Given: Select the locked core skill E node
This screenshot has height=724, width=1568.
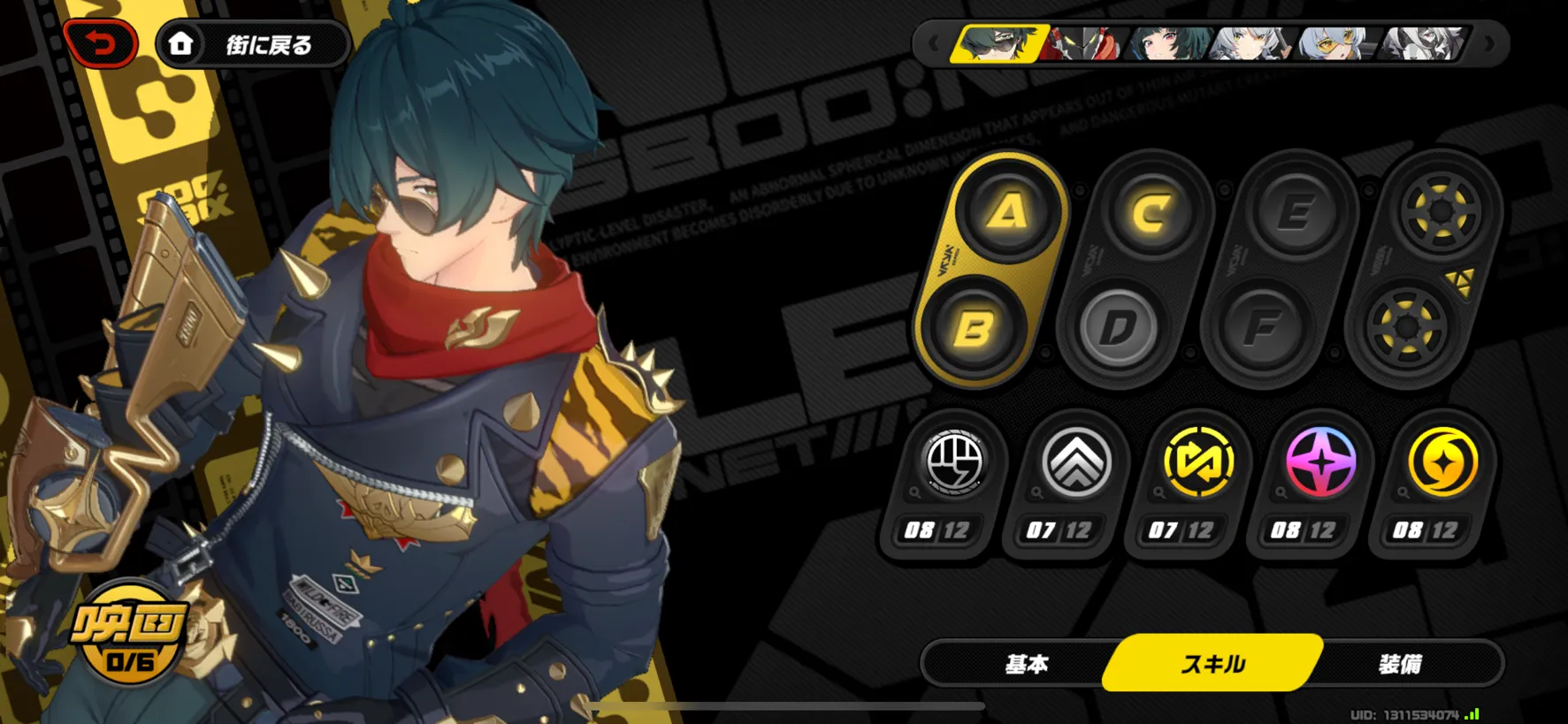Looking at the screenshot, I should click(1295, 213).
